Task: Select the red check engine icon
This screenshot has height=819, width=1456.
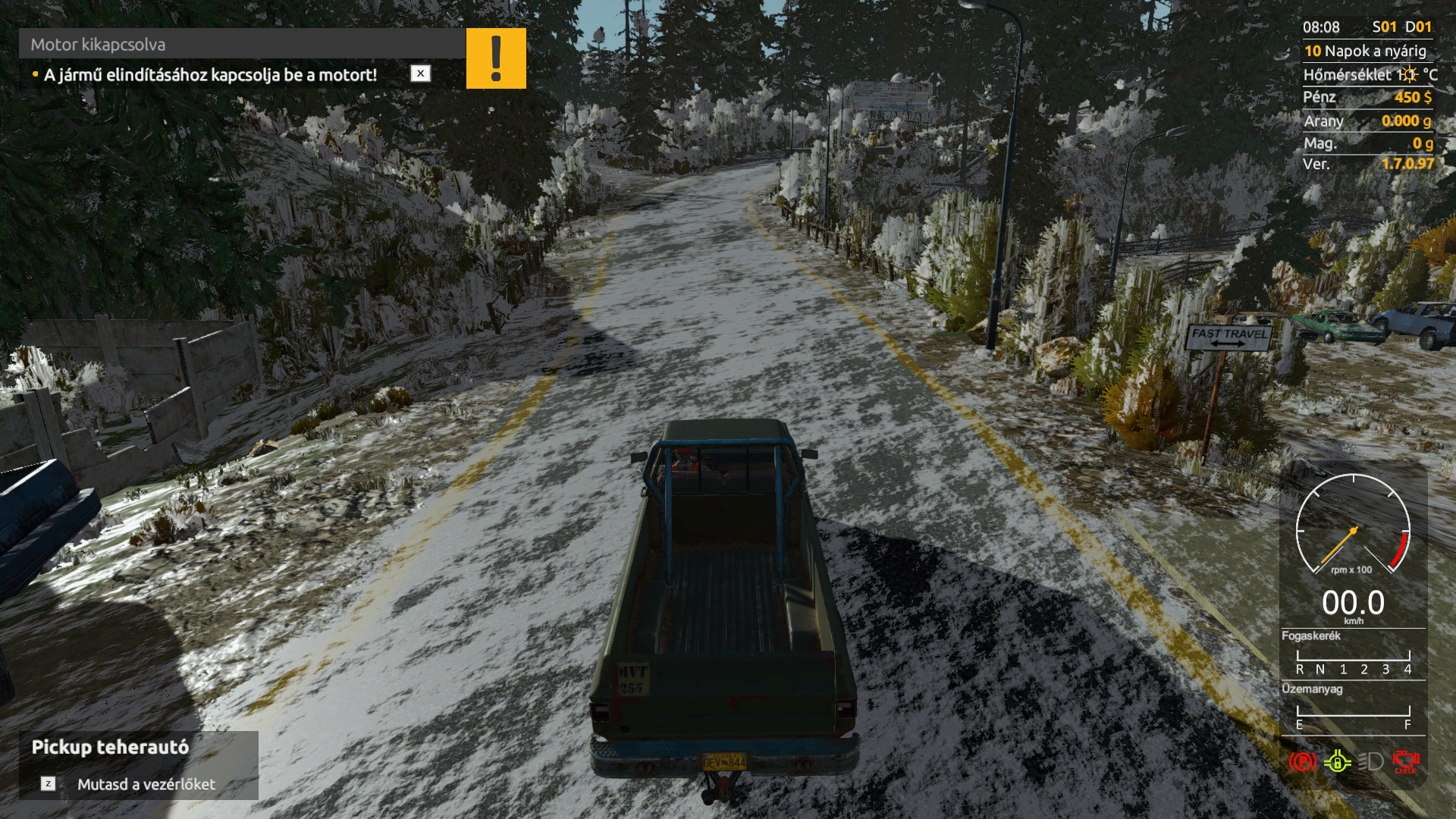Action: tap(1405, 761)
